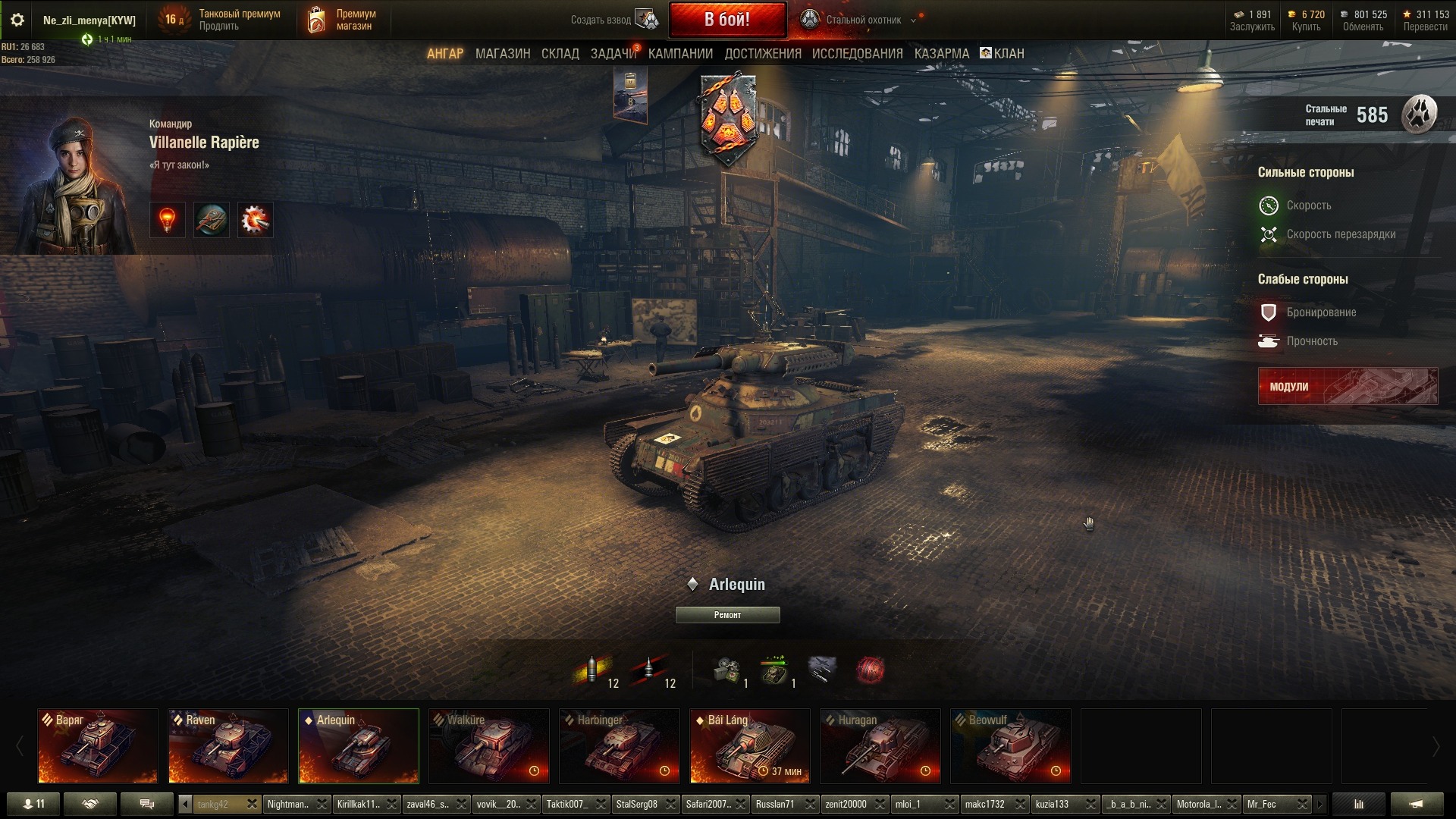1456x819 pixels.
Task: Create a platoon via Создать взвод
Action: pos(614,20)
